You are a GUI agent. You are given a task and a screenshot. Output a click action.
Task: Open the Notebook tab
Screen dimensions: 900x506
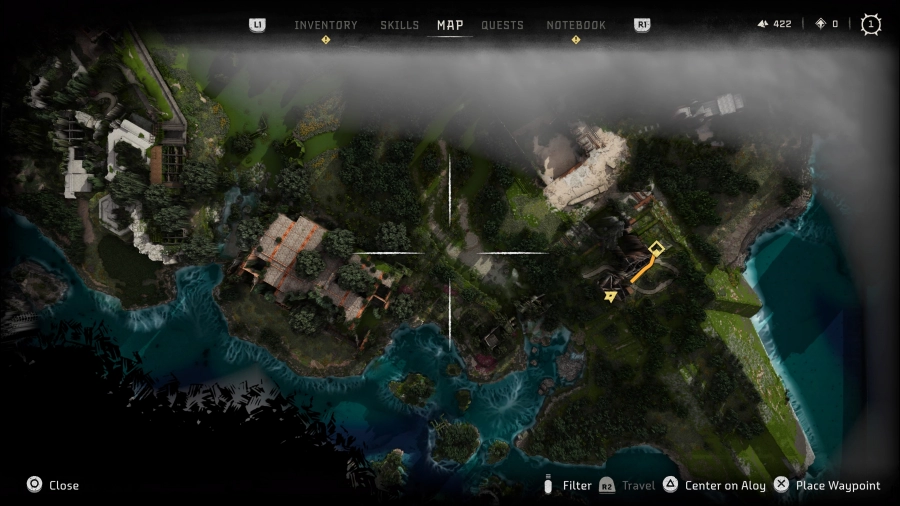(x=576, y=25)
